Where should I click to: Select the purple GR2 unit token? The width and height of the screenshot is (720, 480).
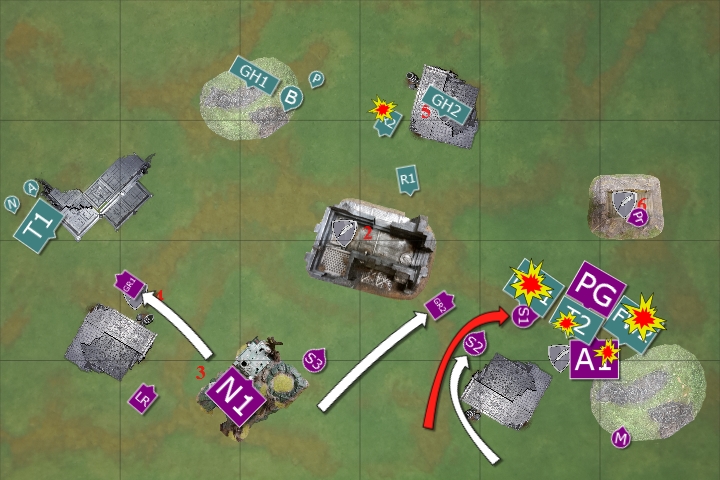pyautogui.click(x=440, y=305)
